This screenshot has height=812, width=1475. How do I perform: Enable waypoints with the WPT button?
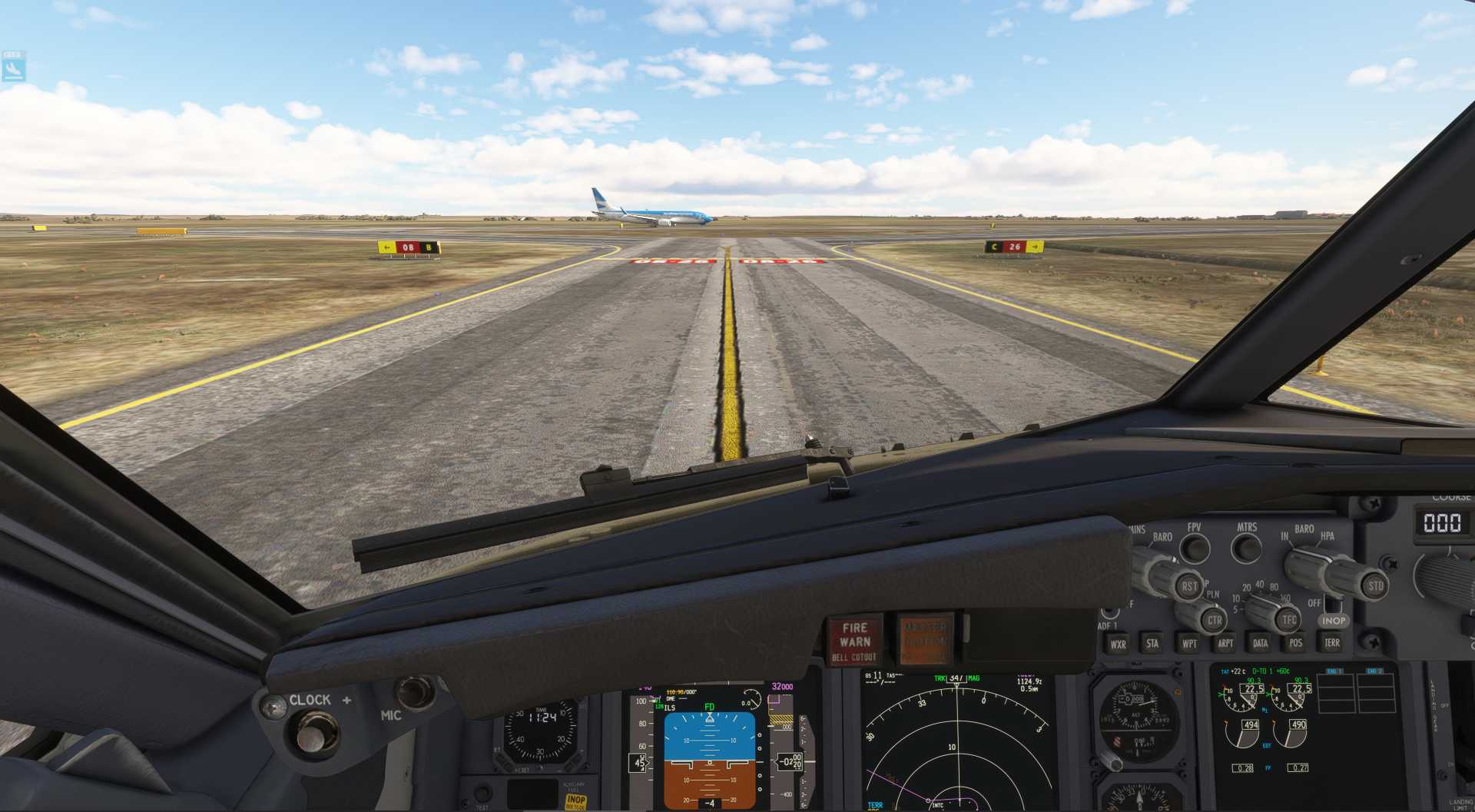[1189, 644]
